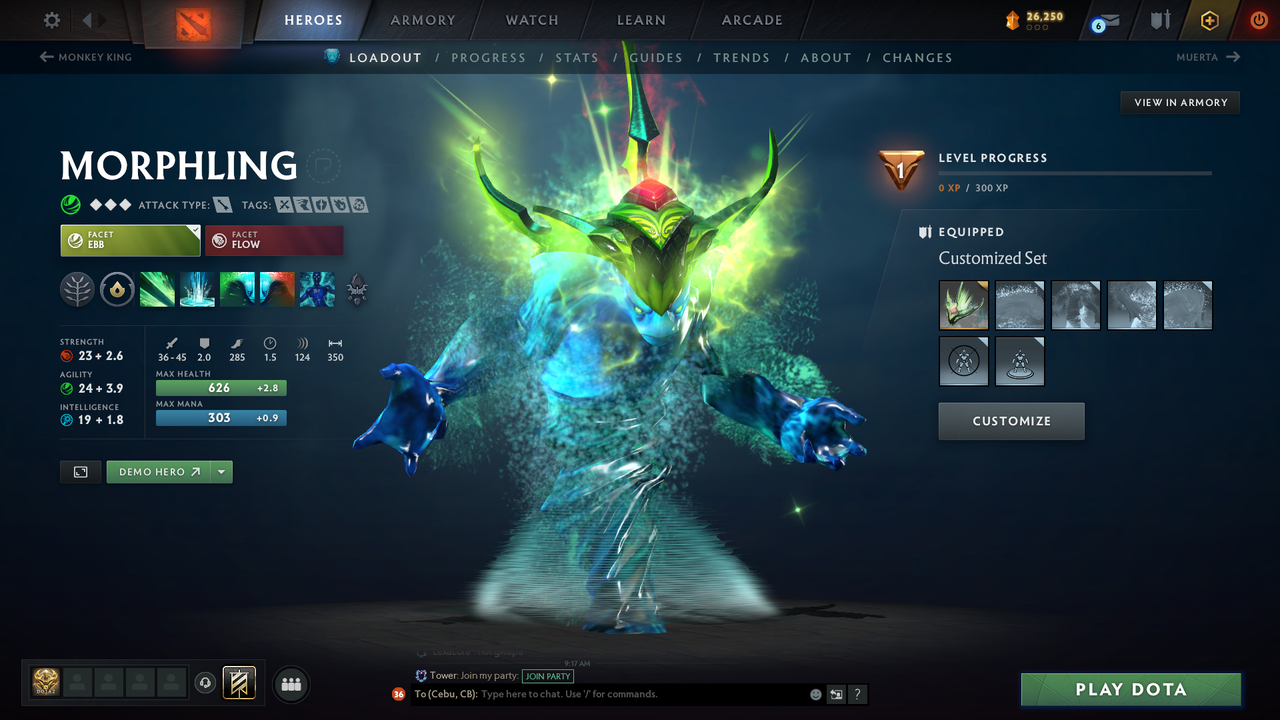Toggle the portrait view icon beside Demo Hero

coord(80,471)
